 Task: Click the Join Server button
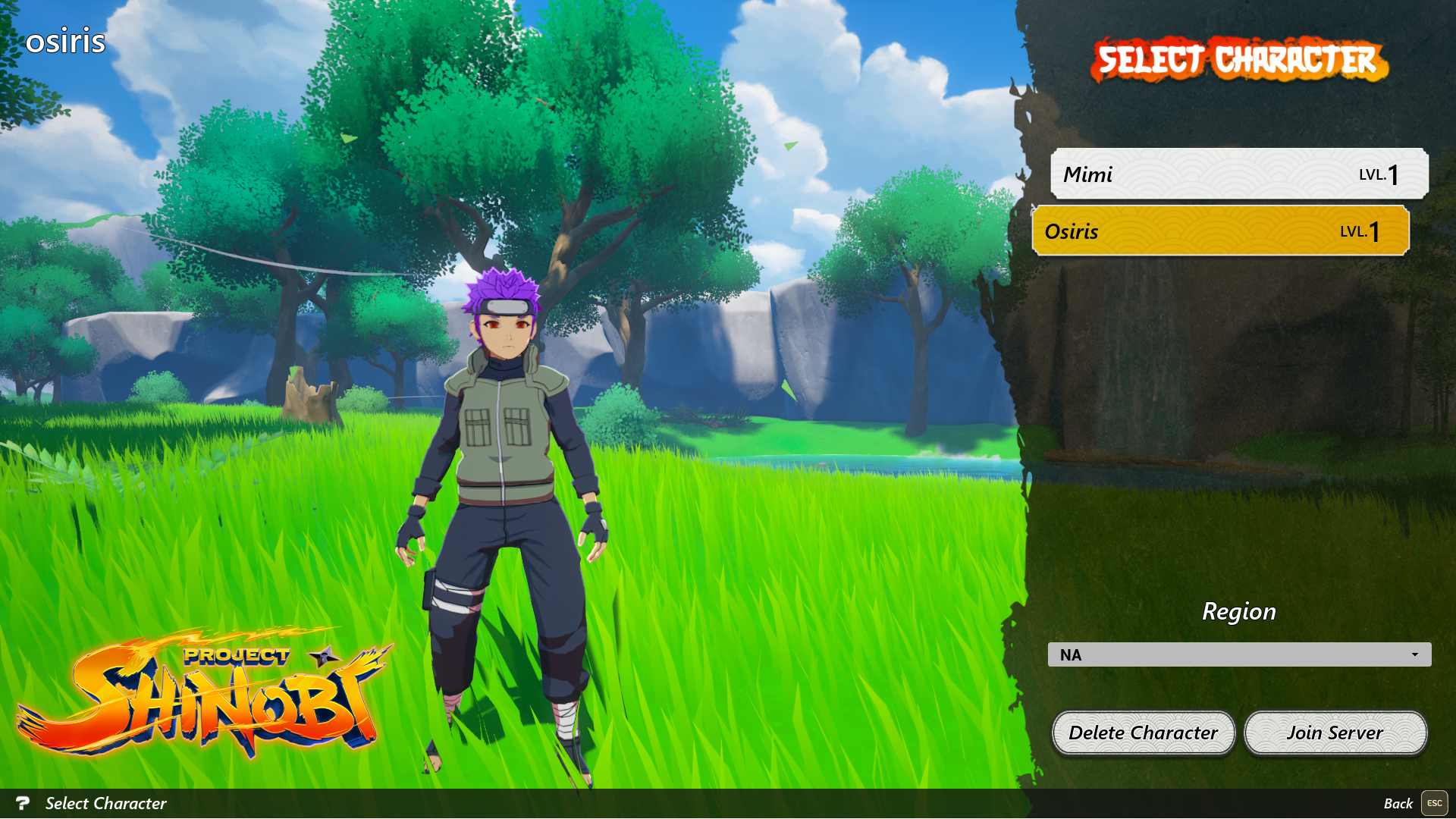pos(1335,733)
